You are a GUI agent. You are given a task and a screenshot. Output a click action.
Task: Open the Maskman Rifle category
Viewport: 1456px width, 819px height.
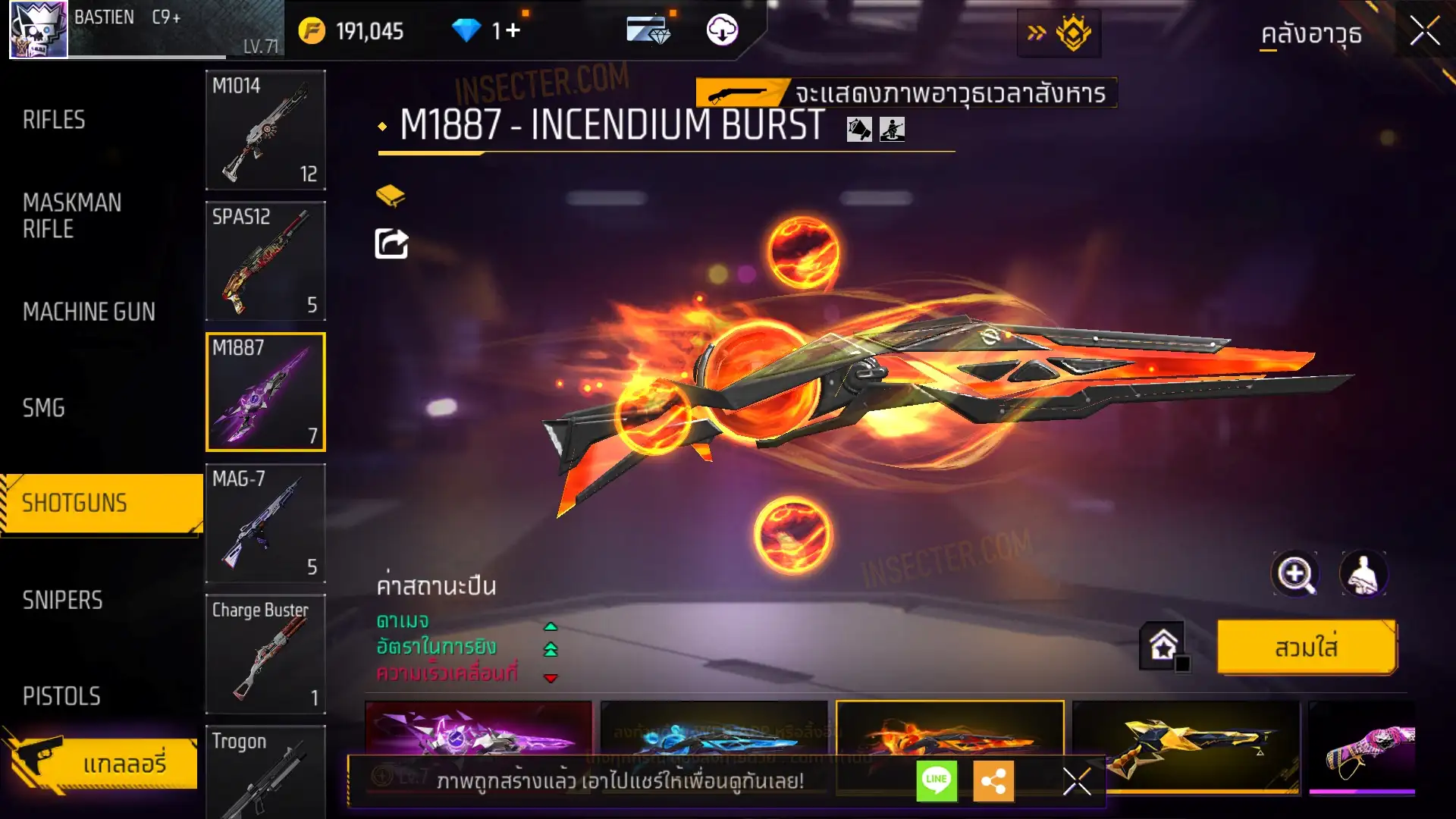tap(72, 215)
